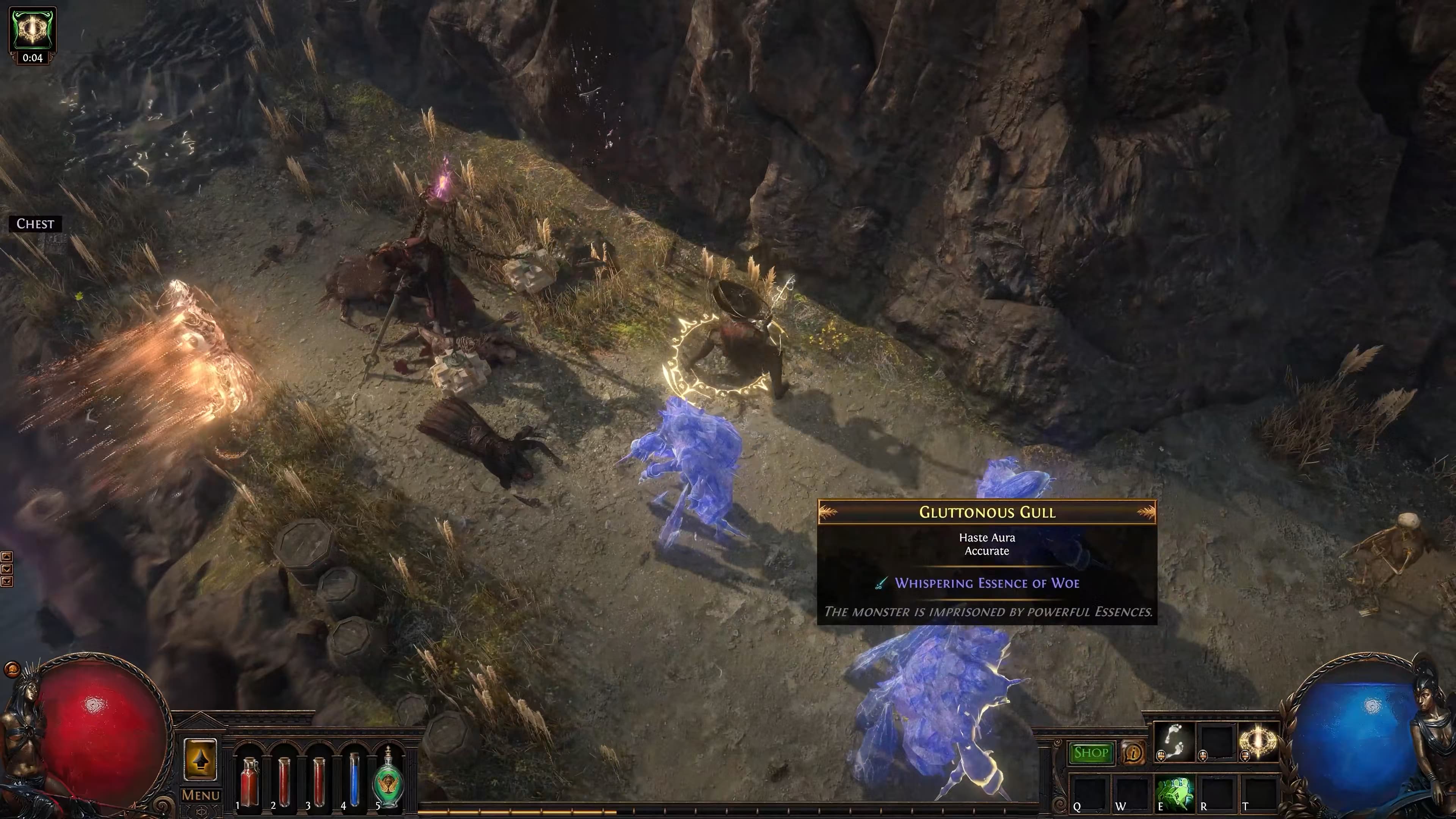Toggle mouse binding on the footprints skill slot
Image resolution: width=1456 pixels, height=819 pixels.
(1161, 756)
